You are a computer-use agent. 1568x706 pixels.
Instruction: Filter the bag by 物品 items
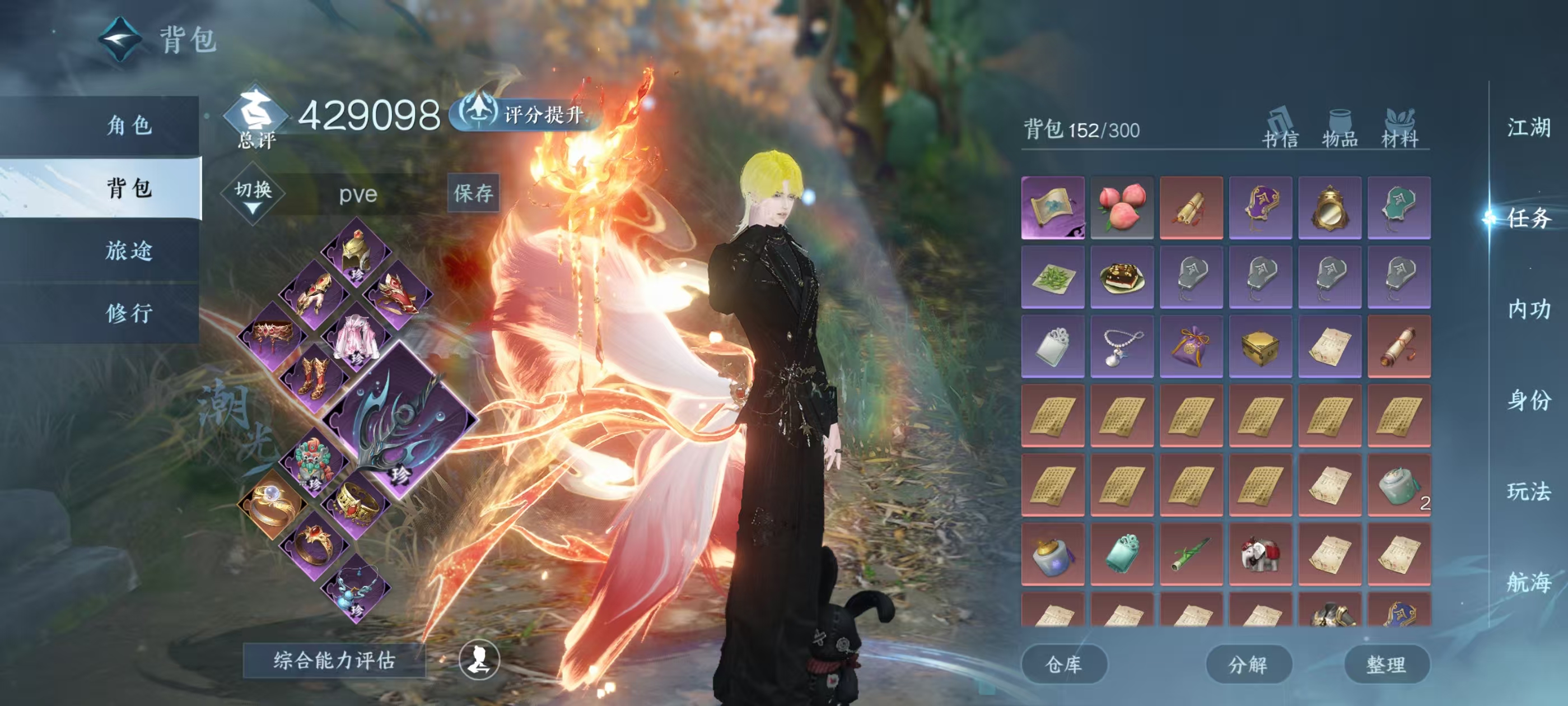(1339, 128)
